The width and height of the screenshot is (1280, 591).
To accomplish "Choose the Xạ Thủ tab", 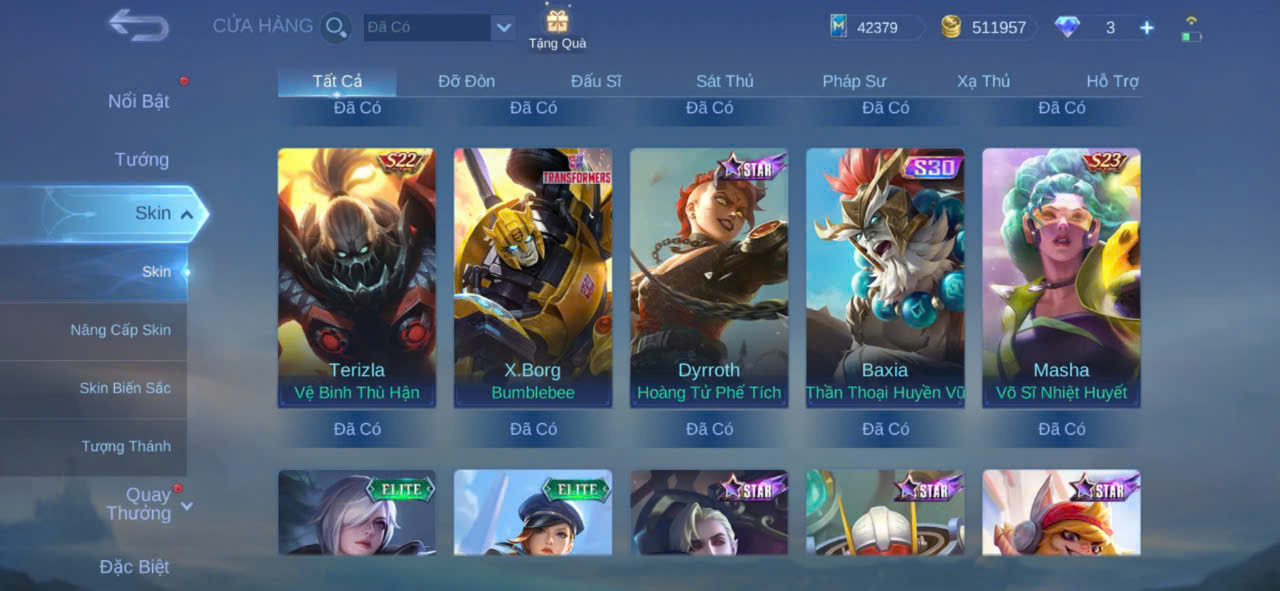I will (983, 81).
